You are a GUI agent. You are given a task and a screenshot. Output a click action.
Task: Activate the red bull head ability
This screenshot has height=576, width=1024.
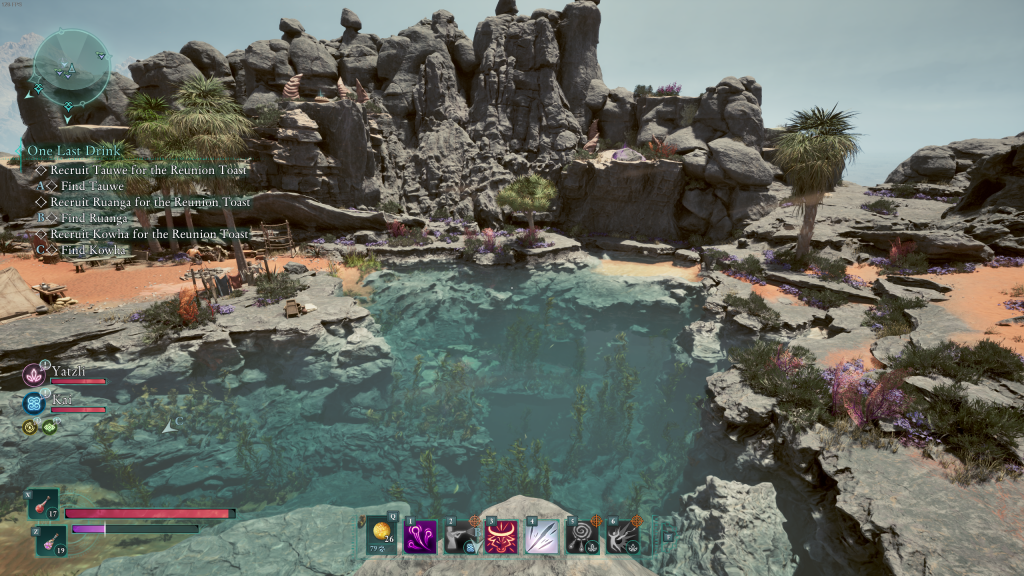pyautogui.click(x=501, y=536)
